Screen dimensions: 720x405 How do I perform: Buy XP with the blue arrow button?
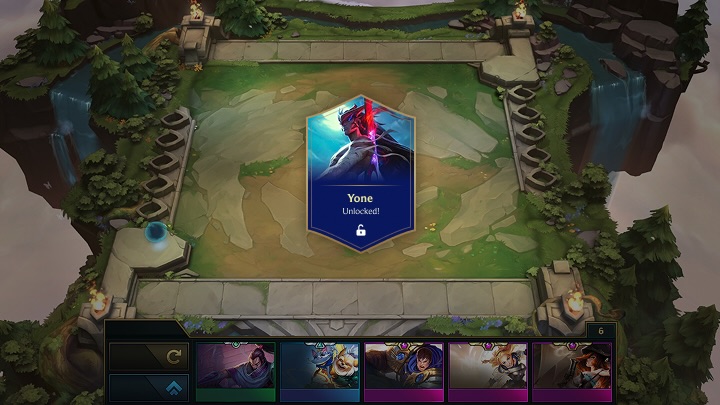[x=147, y=388]
